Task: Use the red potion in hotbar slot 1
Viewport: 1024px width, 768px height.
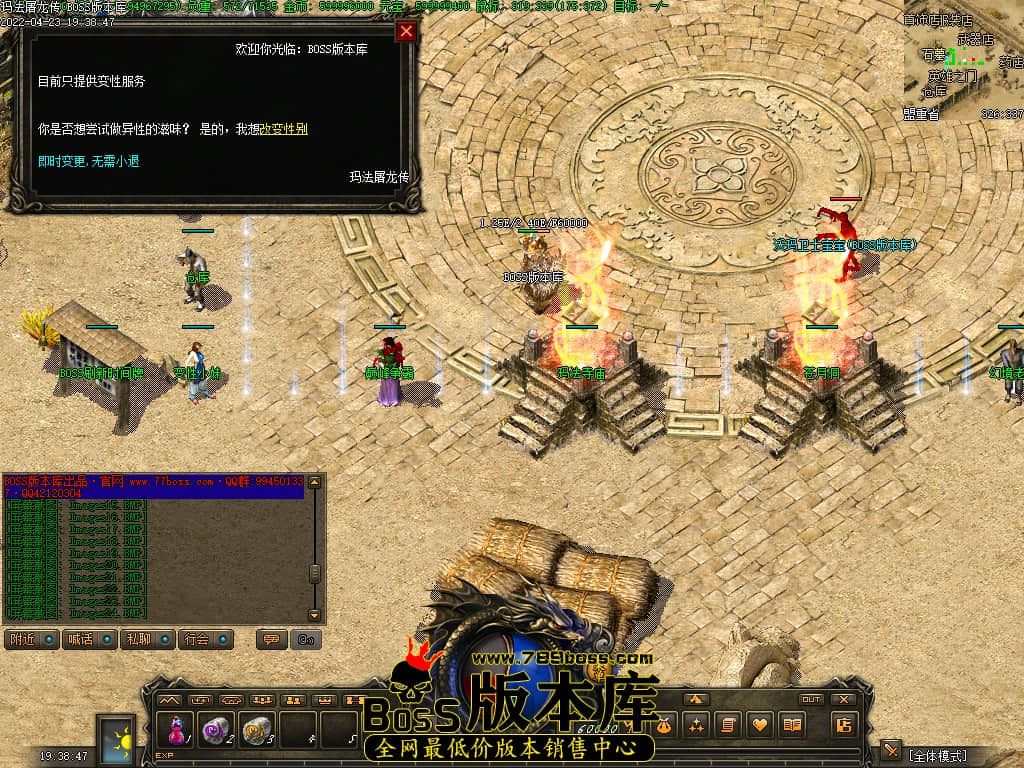Action: tap(177, 731)
